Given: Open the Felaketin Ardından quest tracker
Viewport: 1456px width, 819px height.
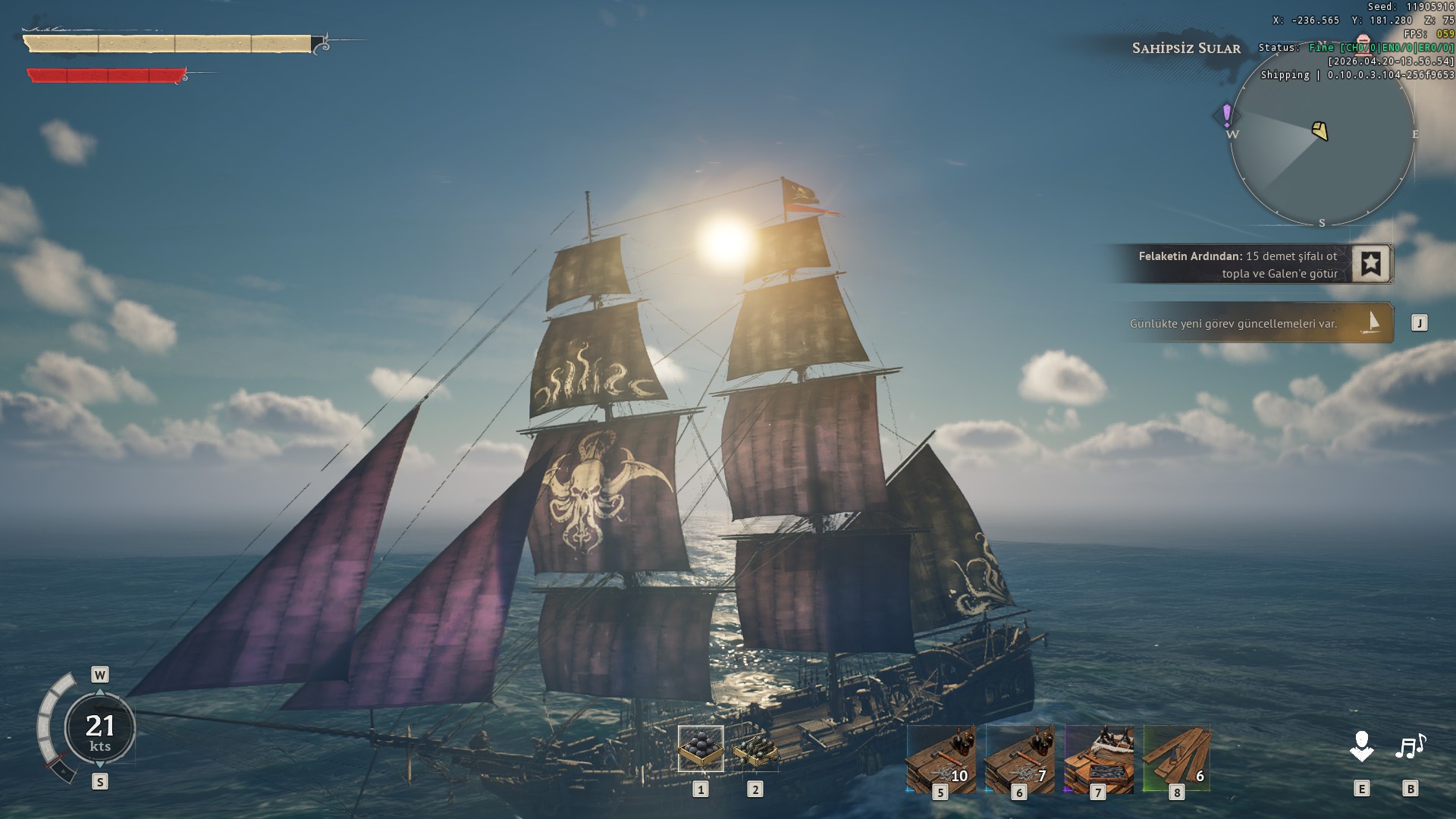Looking at the screenshot, I should [1238, 265].
